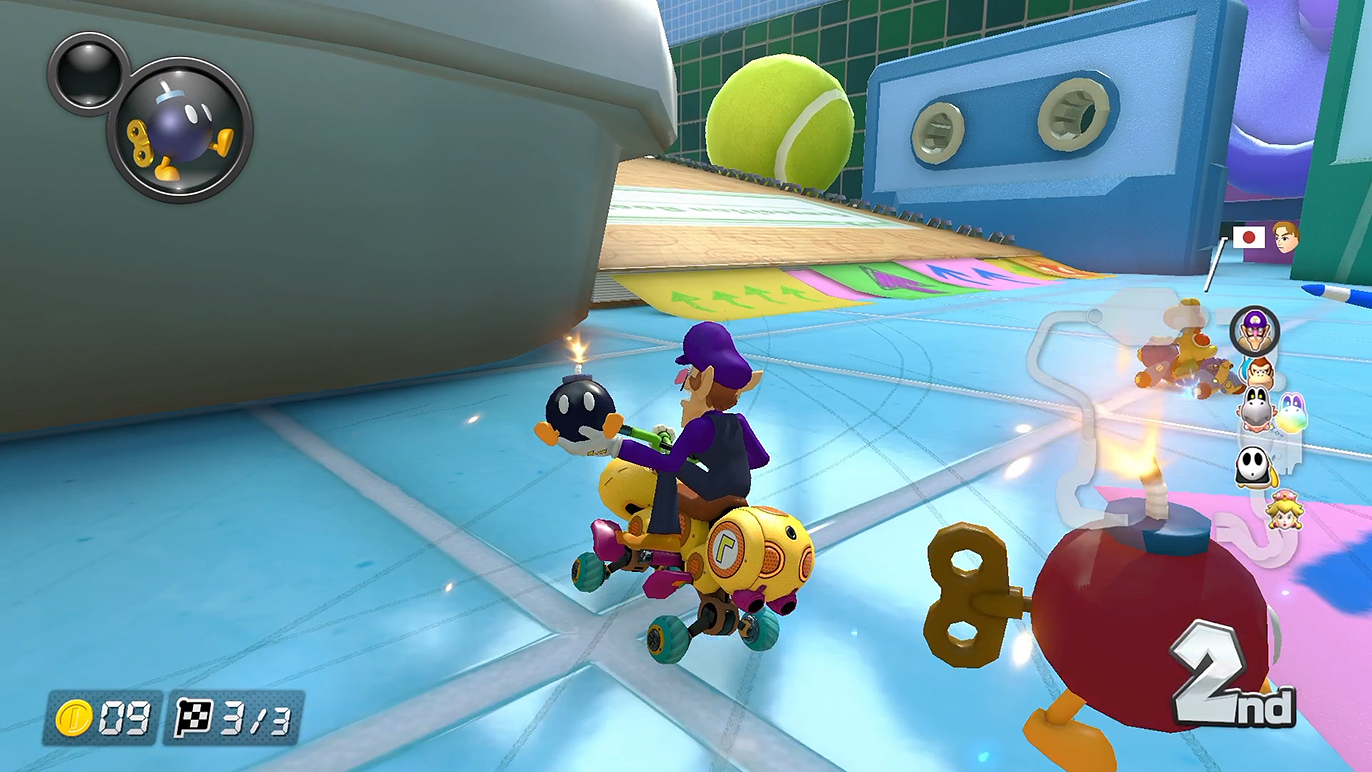Choose the Dry Bones racer icon
The image size is (1372, 772).
click(1256, 408)
